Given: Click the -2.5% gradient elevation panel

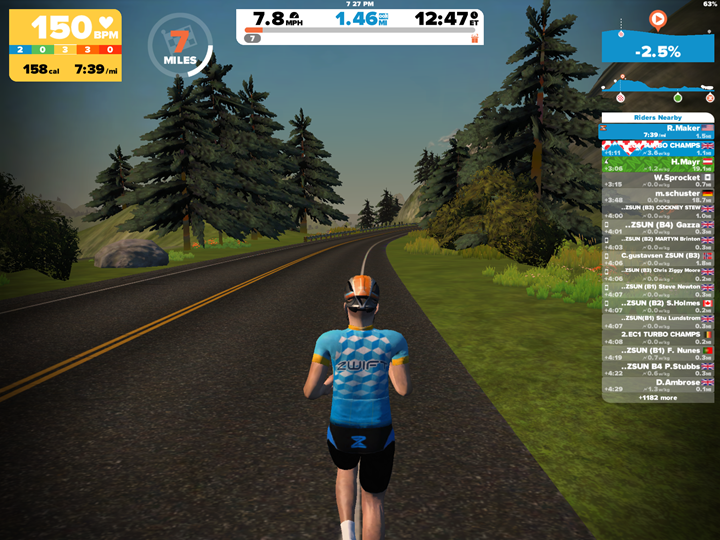Looking at the screenshot, I should [658, 48].
